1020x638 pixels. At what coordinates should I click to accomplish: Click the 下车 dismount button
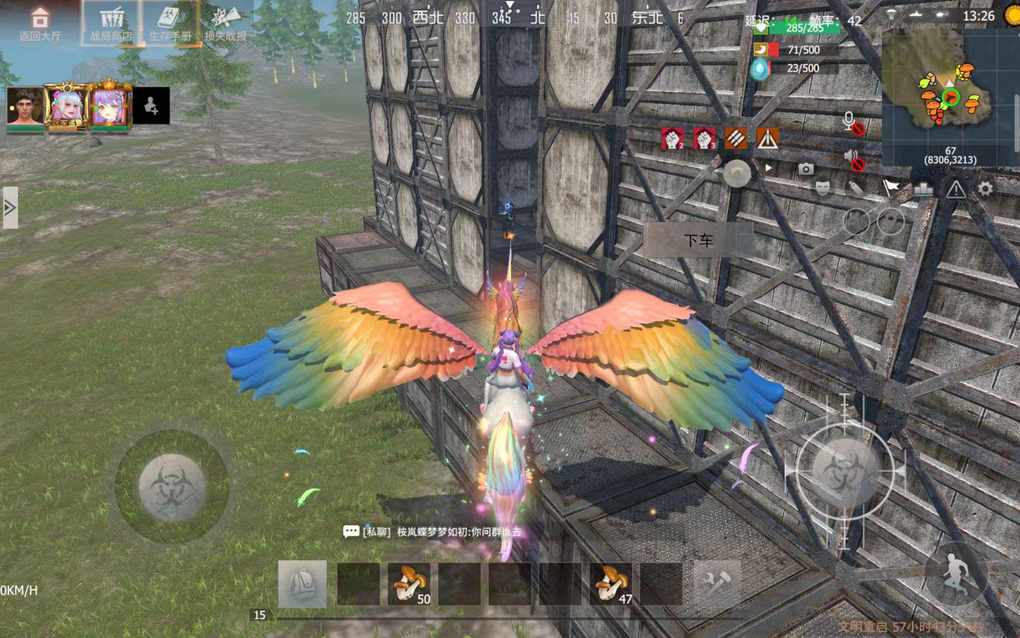(x=697, y=240)
